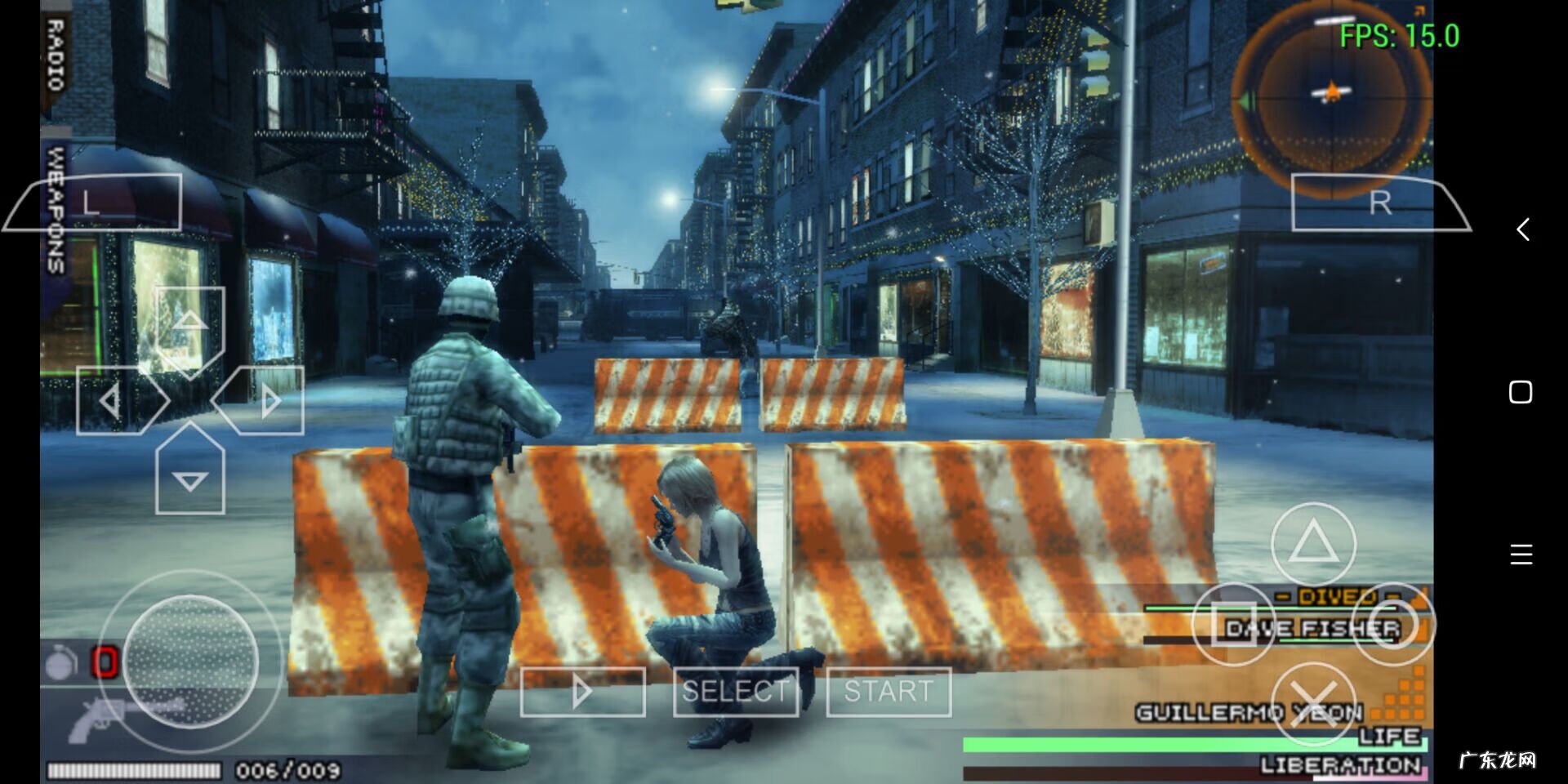1568x784 pixels.
Task: Tap the D-pad left arrow
Action: (112, 400)
